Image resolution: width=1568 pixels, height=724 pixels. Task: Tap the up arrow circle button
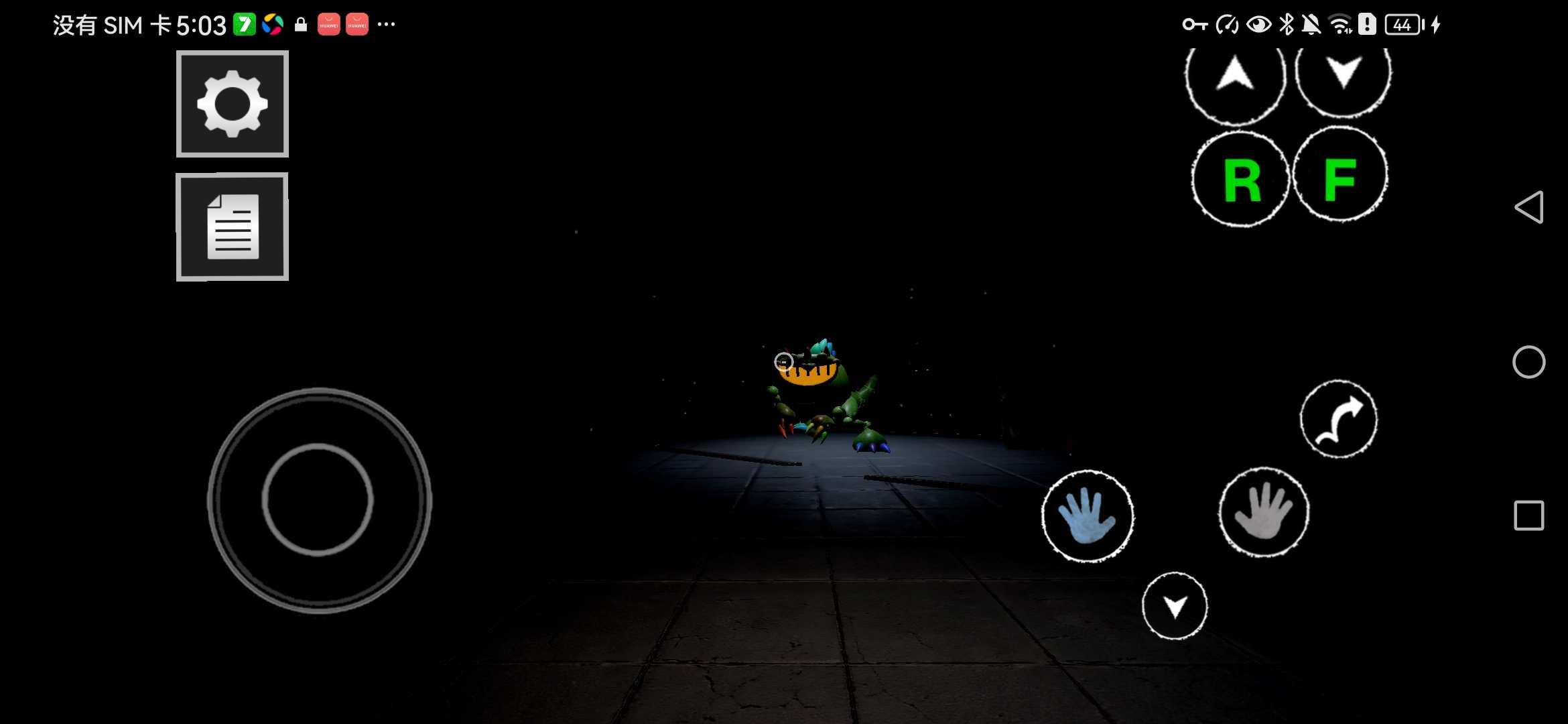1235,76
